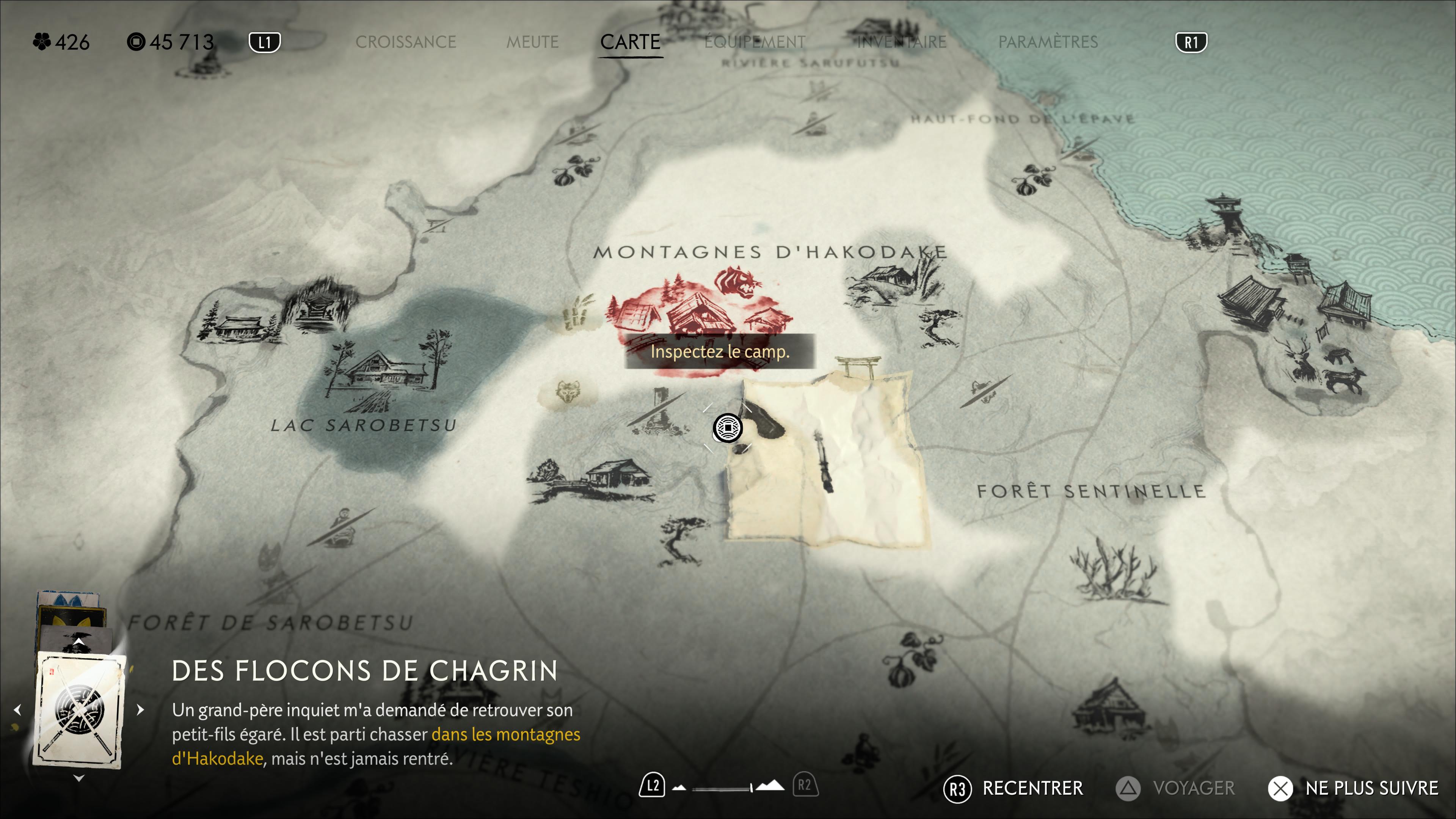Screen dimensions: 1456x819
Task: Select the Carte tab
Action: coord(630,42)
